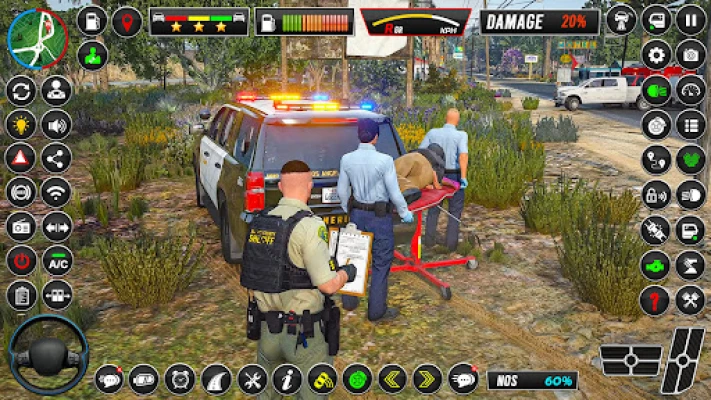The height and width of the screenshot is (400, 711).
Task: Tap the alarm clock icon
Action: coord(180,379)
